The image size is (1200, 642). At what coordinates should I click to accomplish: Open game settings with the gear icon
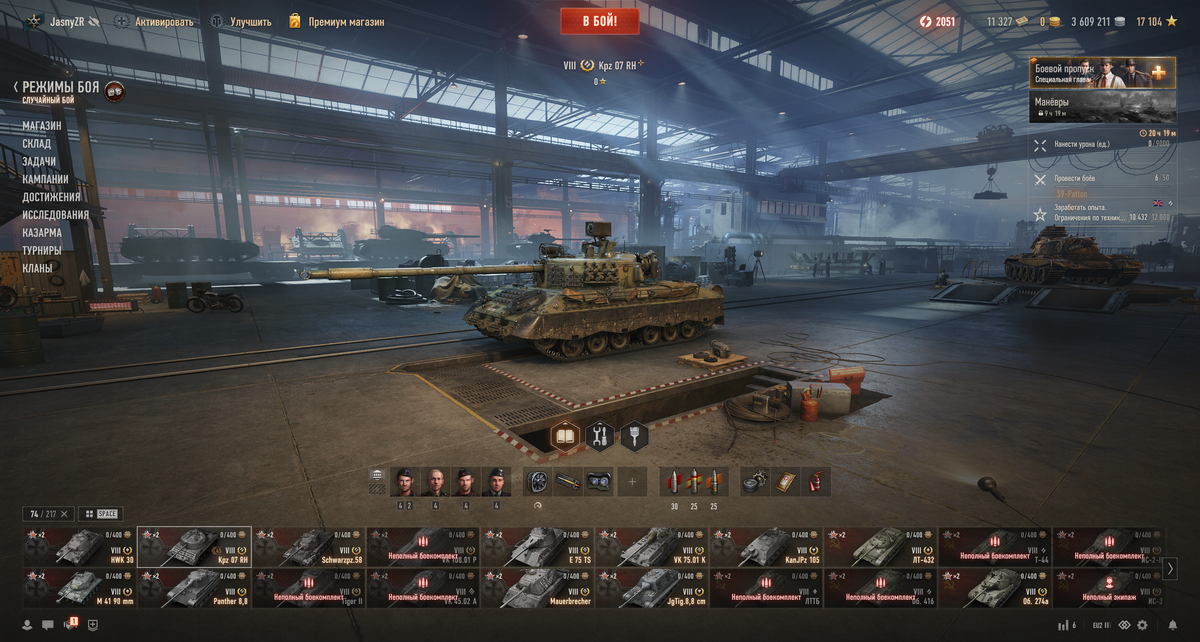coord(1142,625)
